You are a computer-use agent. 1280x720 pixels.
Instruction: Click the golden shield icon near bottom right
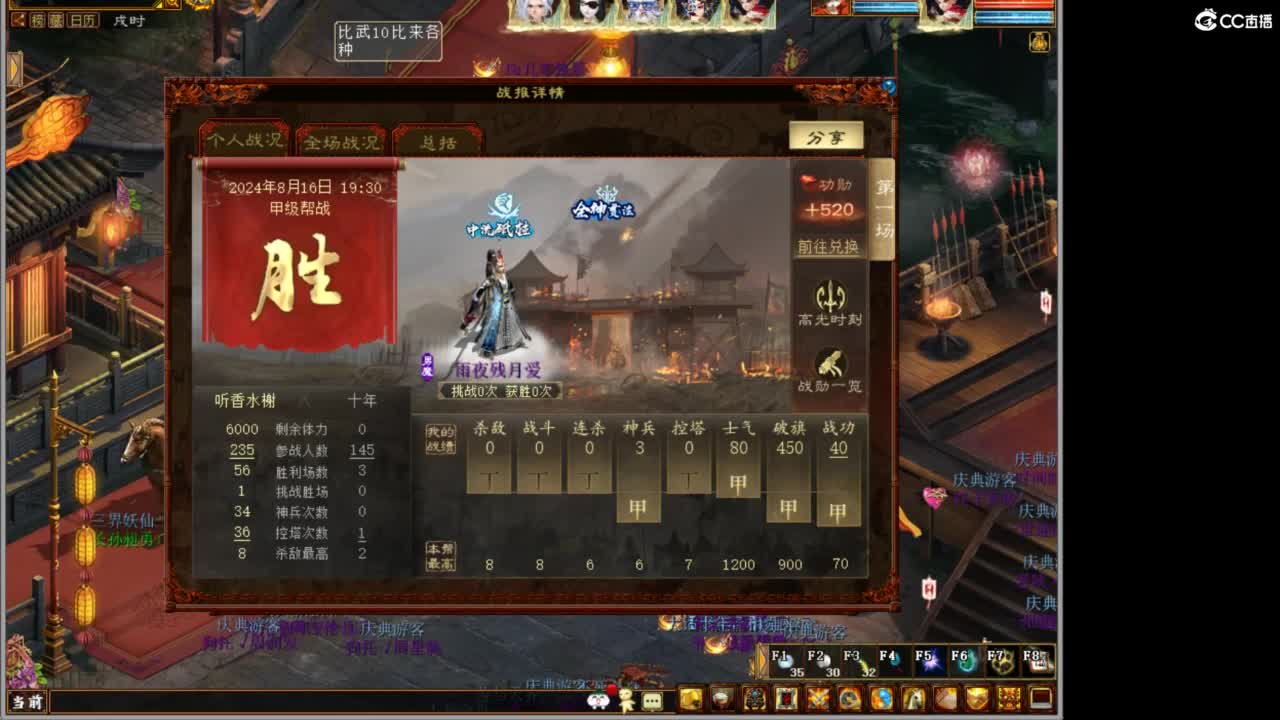coord(977,700)
